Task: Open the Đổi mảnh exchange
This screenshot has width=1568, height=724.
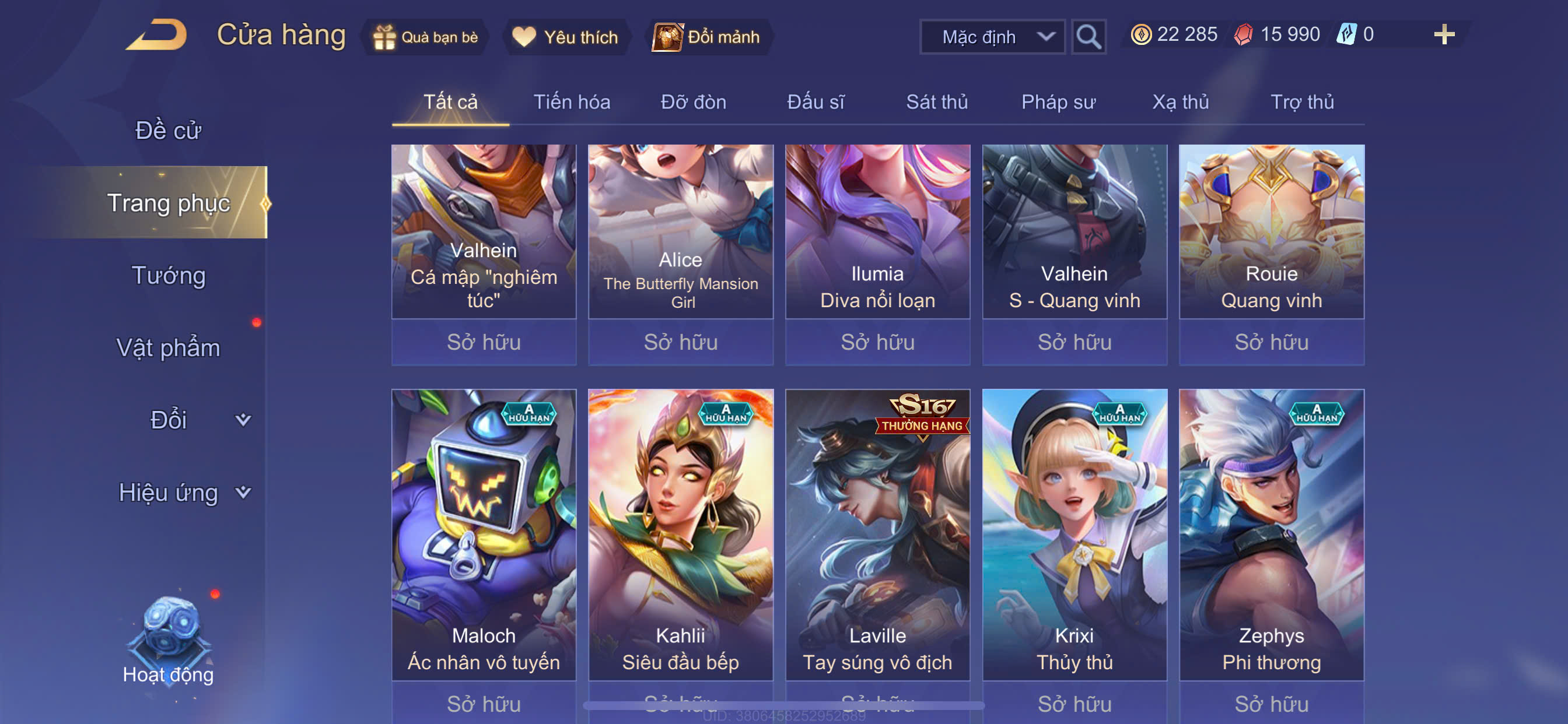Action: pyautogui.click(x=708, y=37)
